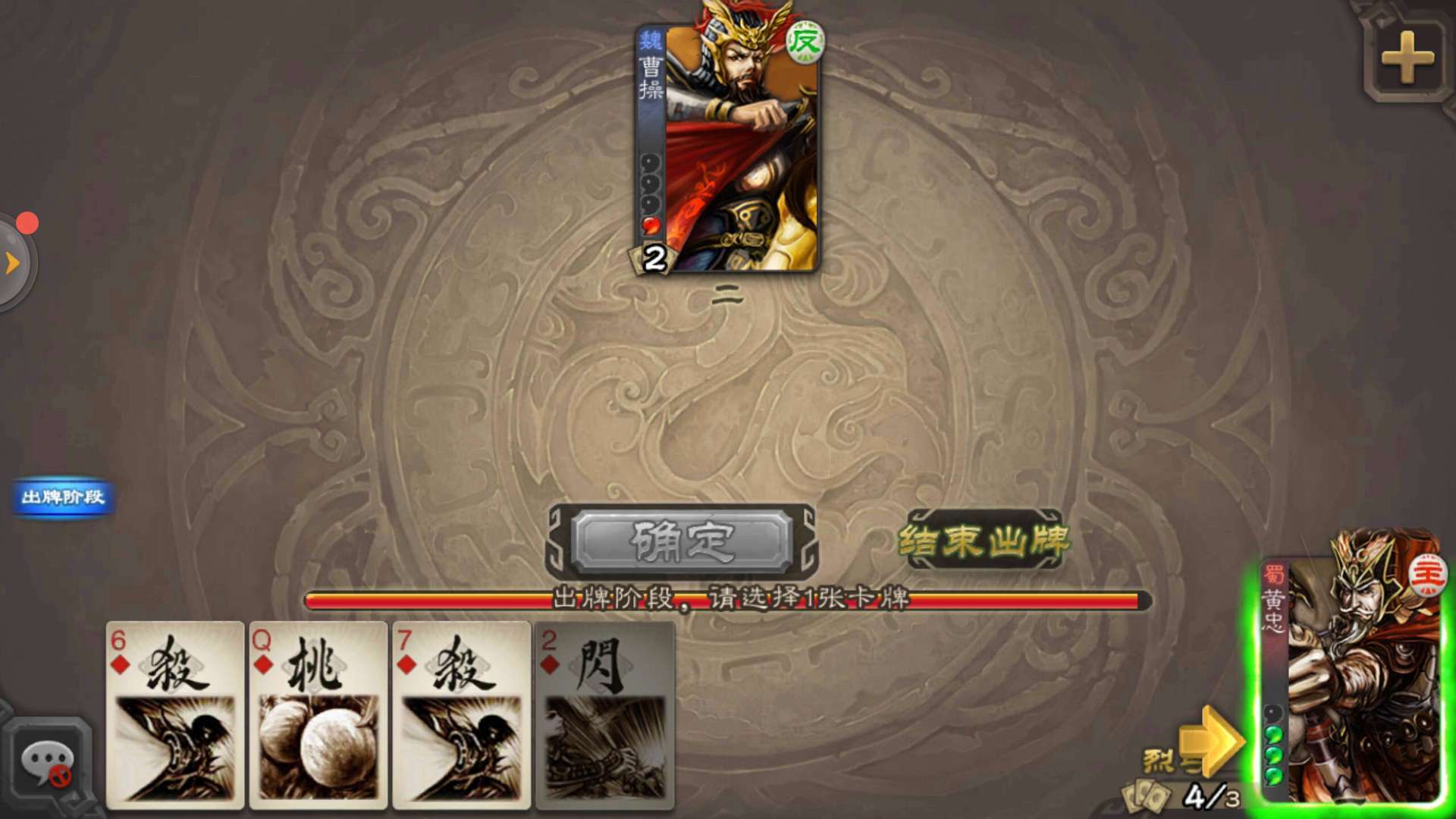
Task: Tap the red notification dot on side panel
Action: tap(28, 223)
